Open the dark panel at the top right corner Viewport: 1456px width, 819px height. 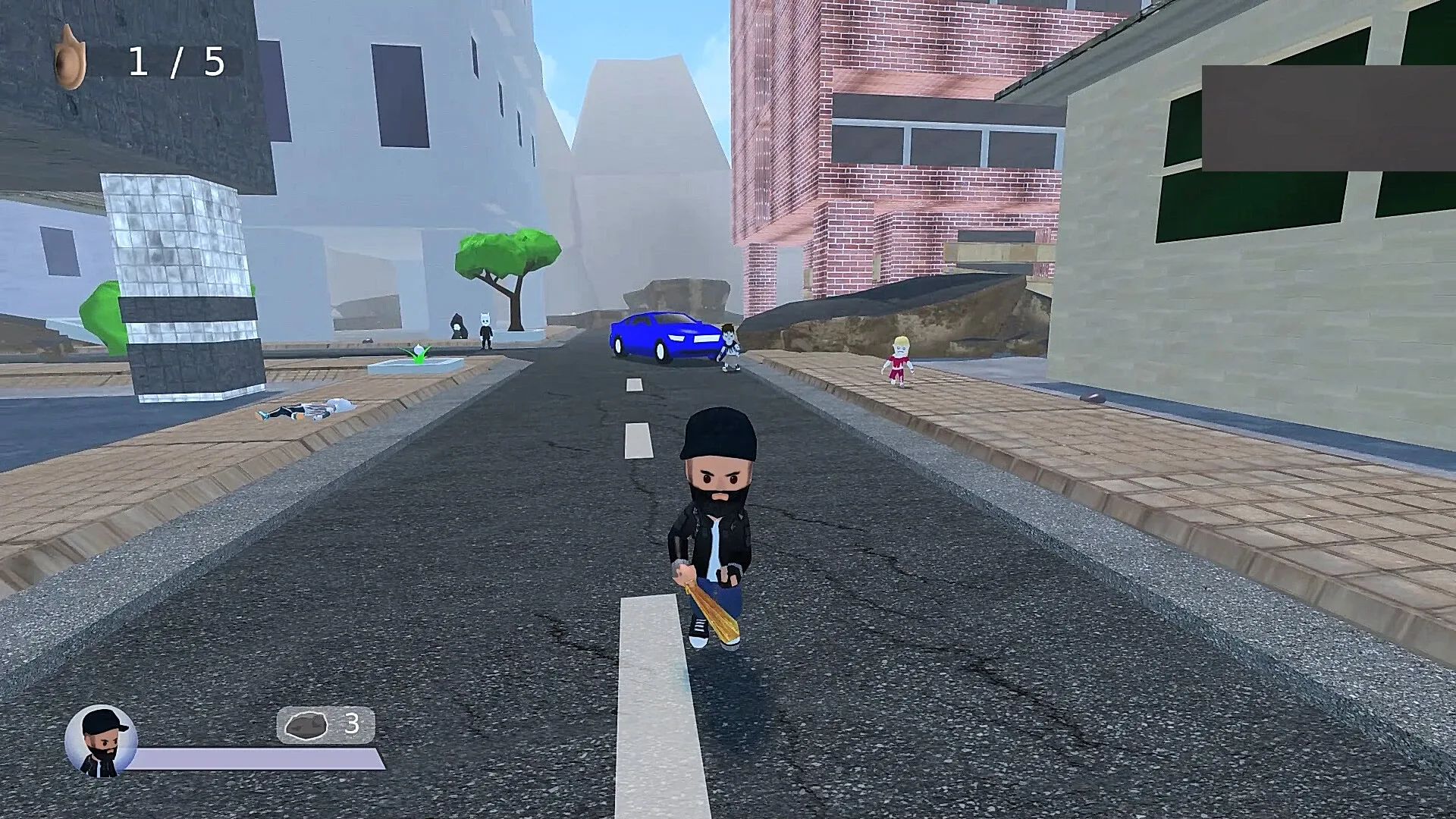pyautogui.click(x=1327, y=118)
